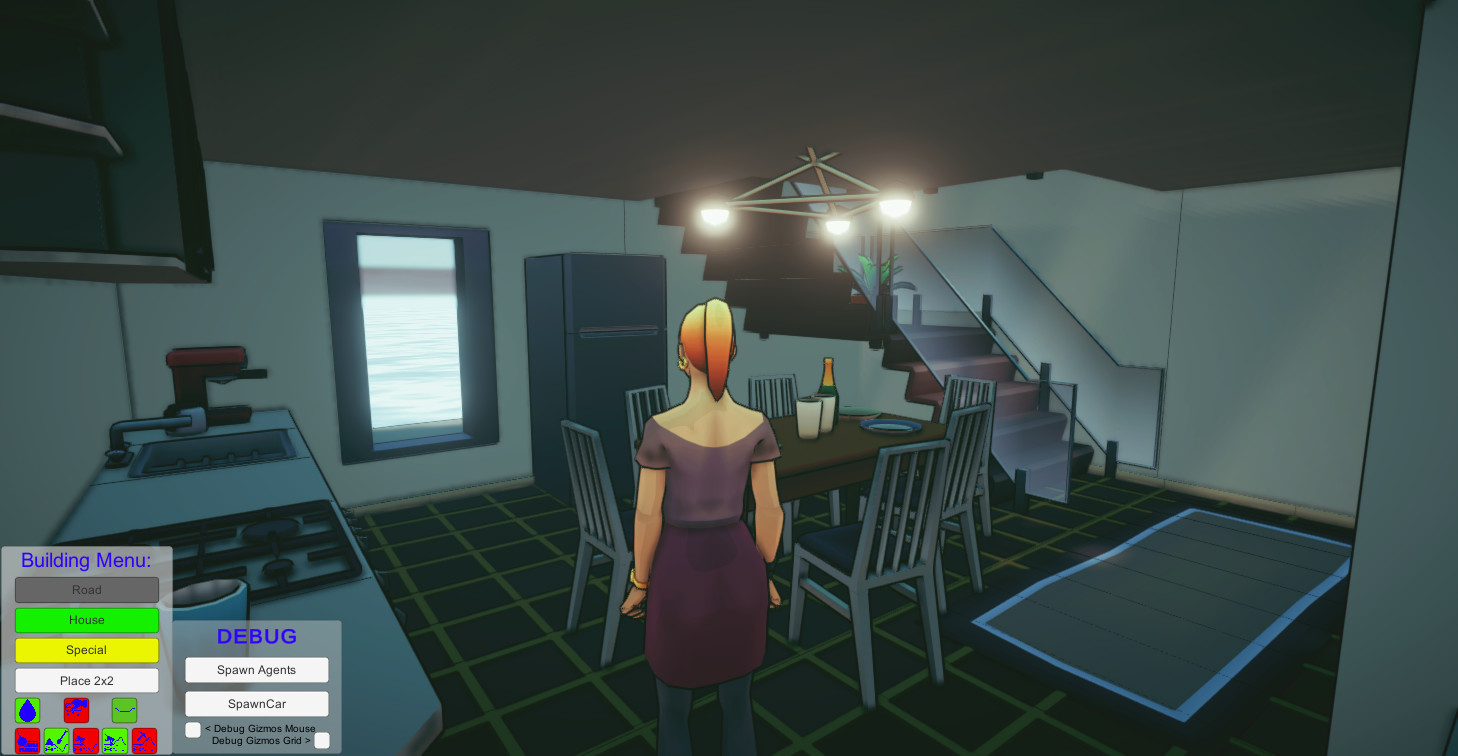Image resolution: width=1458 pixels, height=756 pixels.
Task: Select the grayed-out Road option
Action: (86, 589)
